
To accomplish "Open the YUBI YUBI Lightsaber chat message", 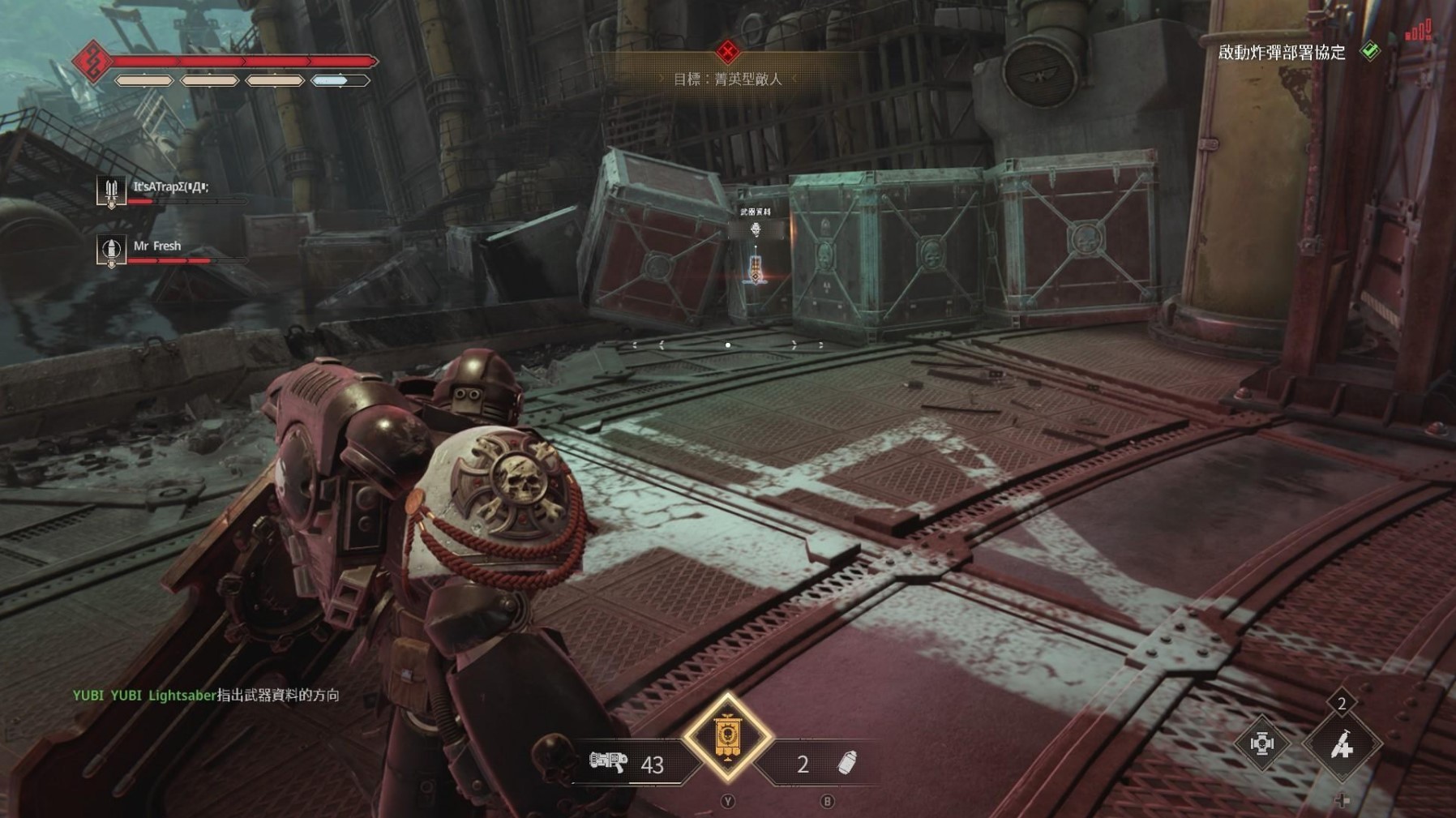I will pyautogui.click(x=206, y=695).
